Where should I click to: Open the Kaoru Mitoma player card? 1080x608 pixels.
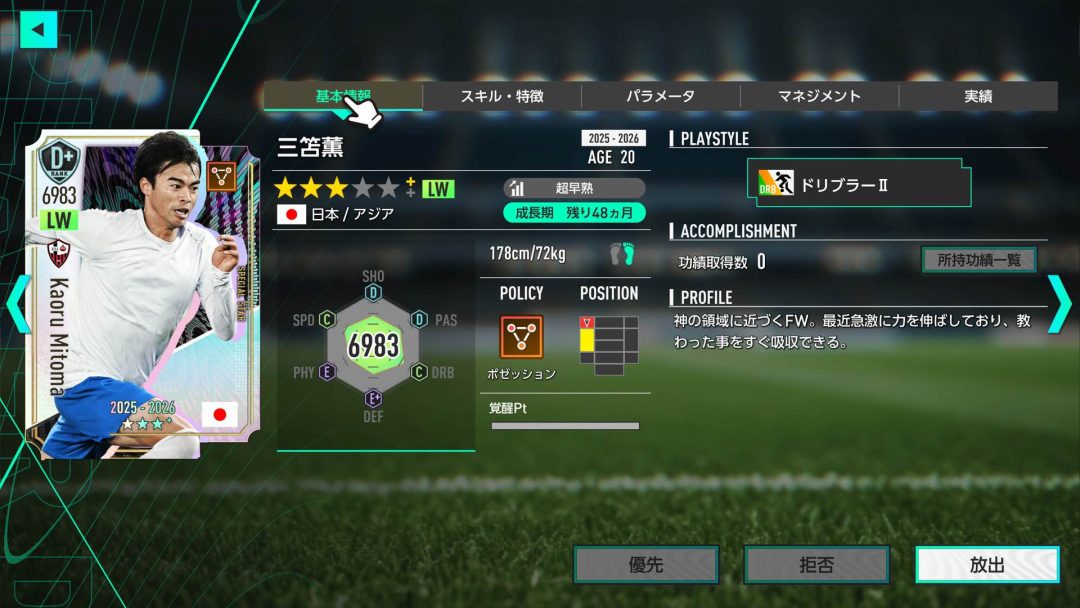tap(128, 295)
